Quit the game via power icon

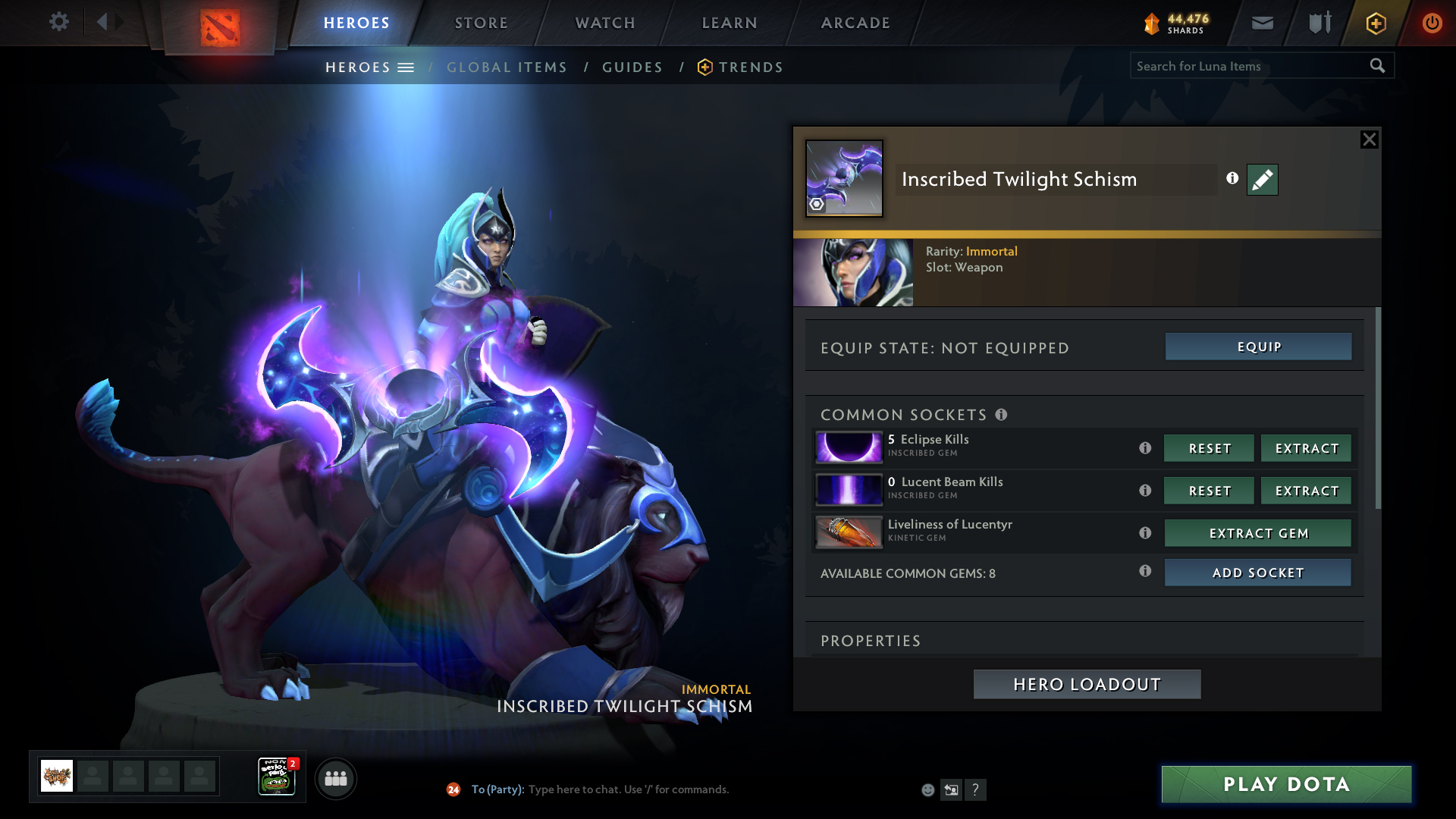pos(1431,23)
